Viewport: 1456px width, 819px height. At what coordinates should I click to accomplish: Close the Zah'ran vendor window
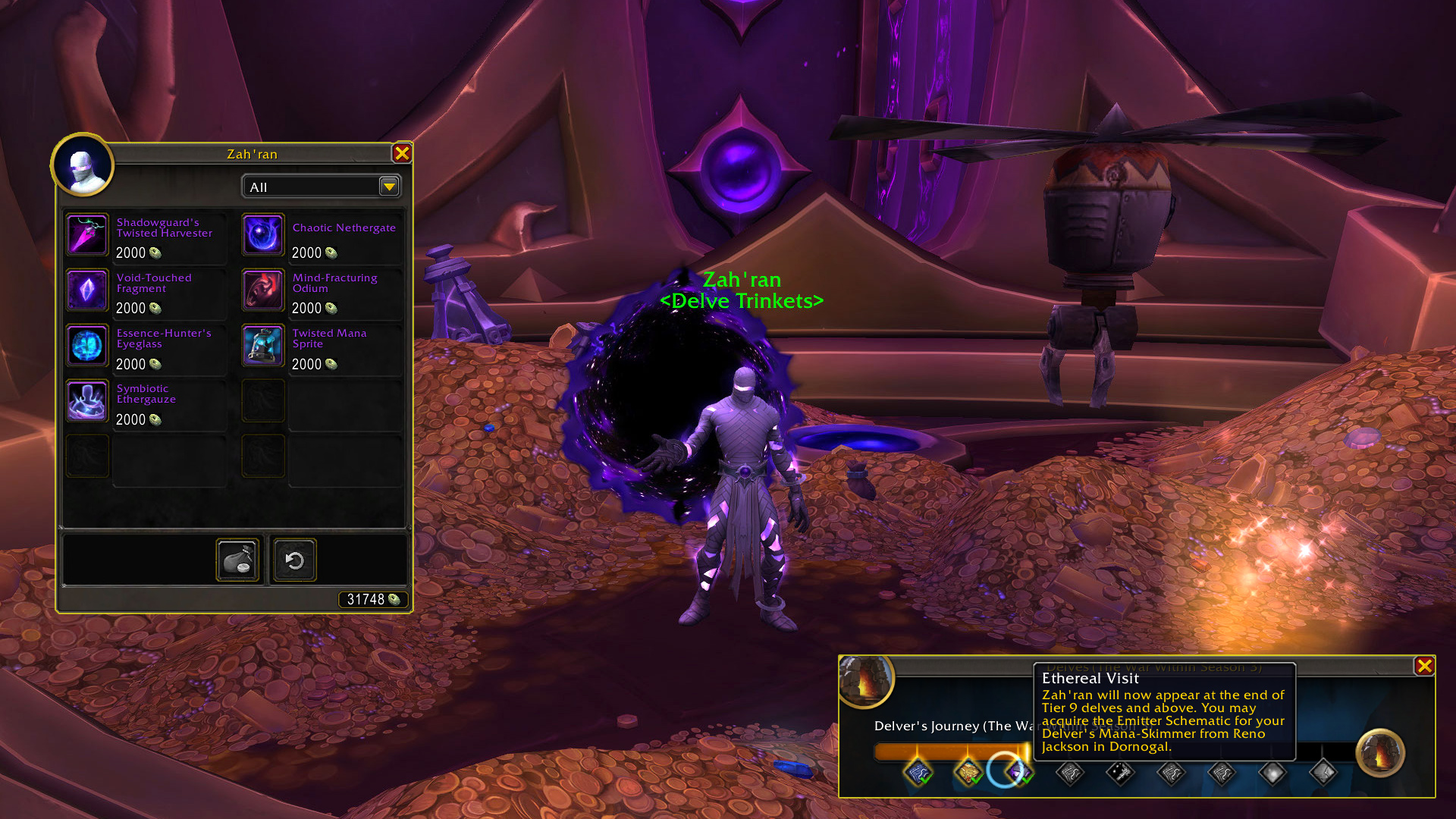point(402,153)
